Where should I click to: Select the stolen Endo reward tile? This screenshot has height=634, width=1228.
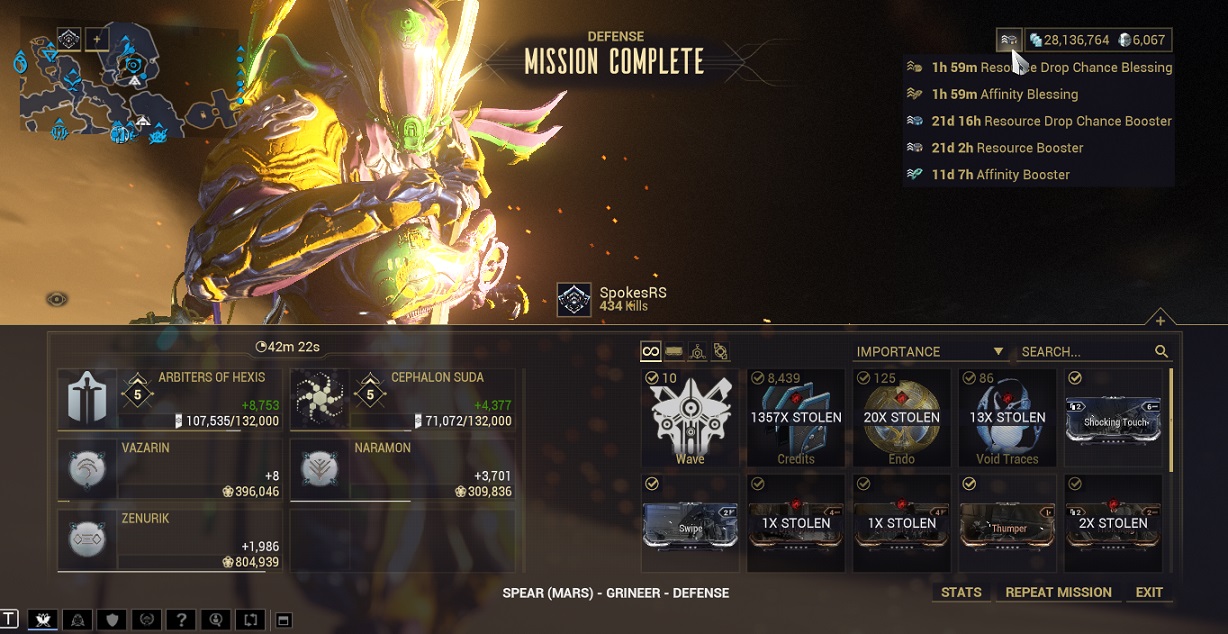[x=902, y=417]
